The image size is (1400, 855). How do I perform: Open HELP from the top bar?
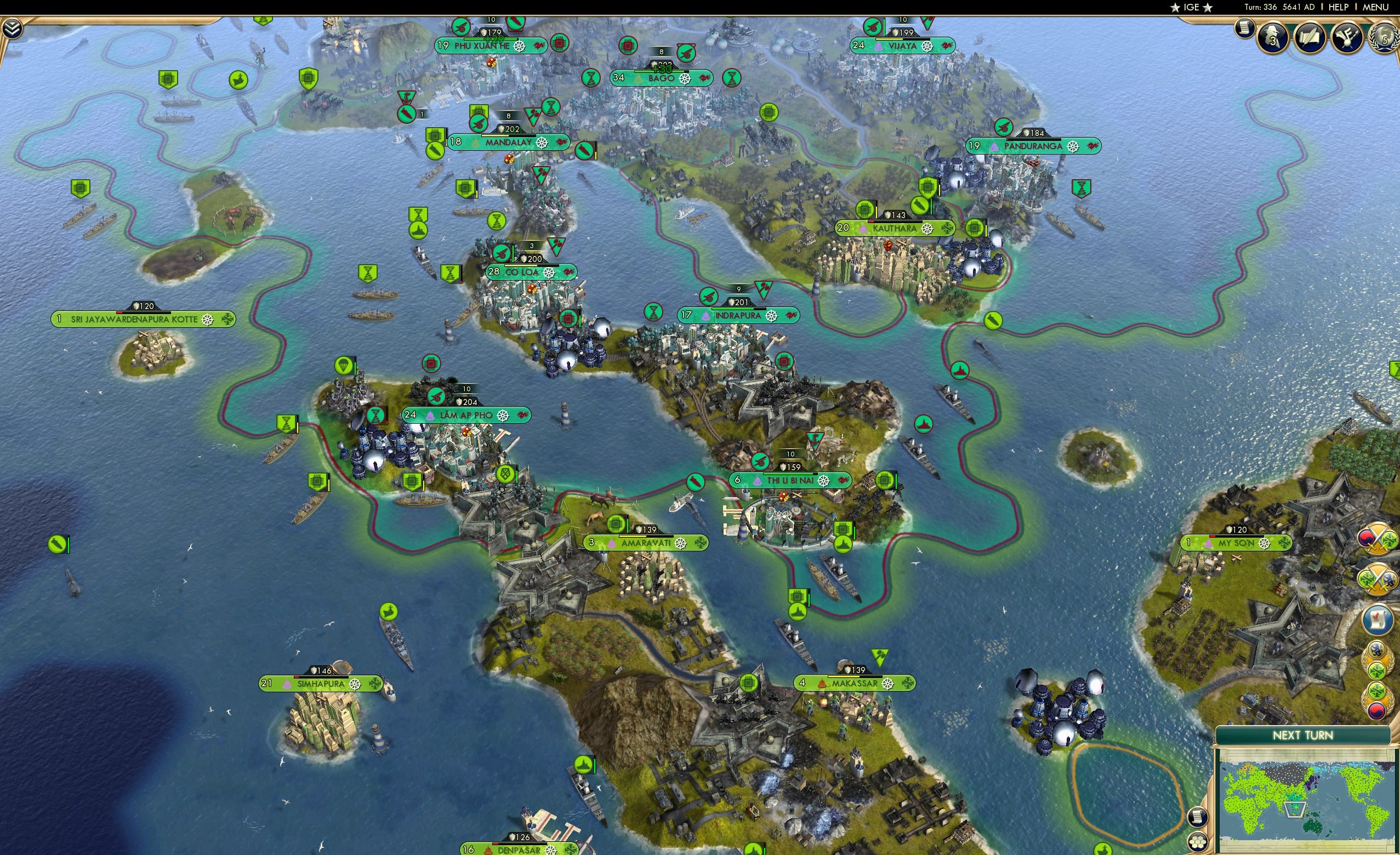(1339, 7)
